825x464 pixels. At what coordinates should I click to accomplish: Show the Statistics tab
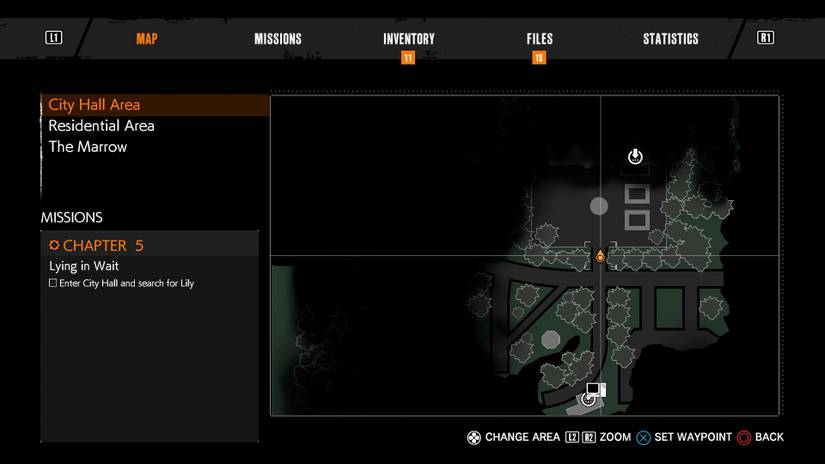670,39
